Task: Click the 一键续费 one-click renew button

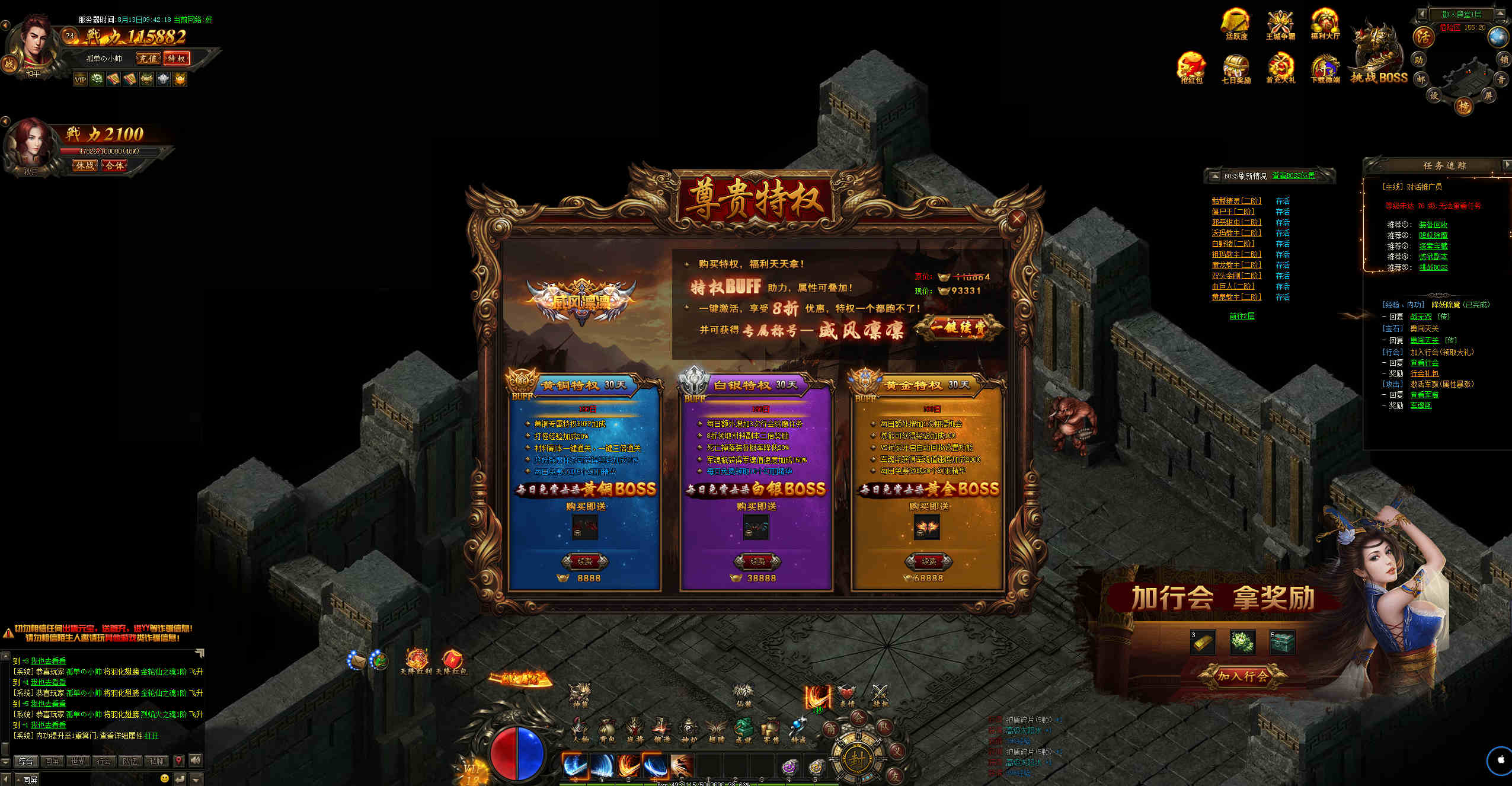Action: [958, 328]
